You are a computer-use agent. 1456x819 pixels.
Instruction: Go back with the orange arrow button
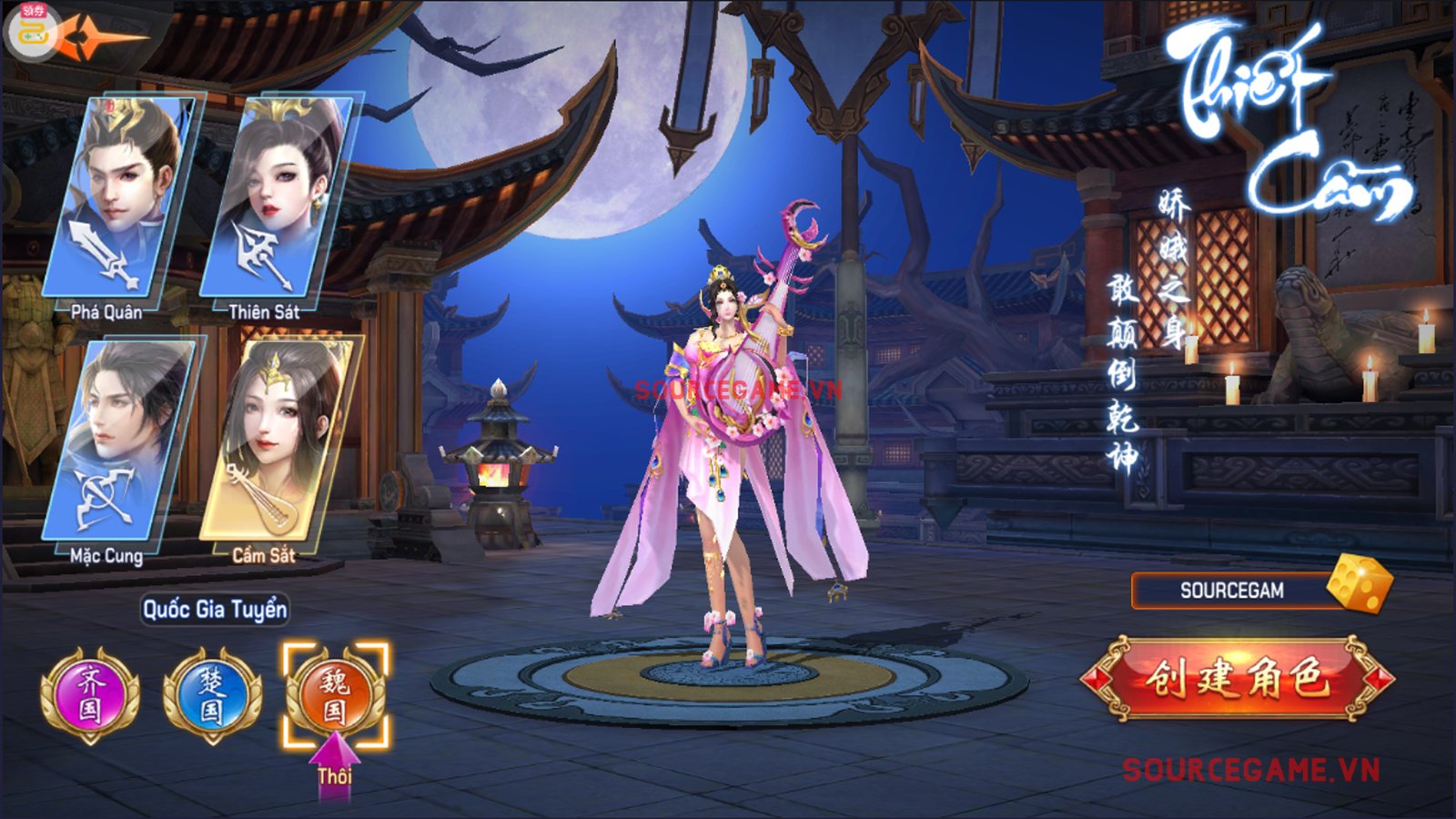pyautogui.click(x=100, y=36)
